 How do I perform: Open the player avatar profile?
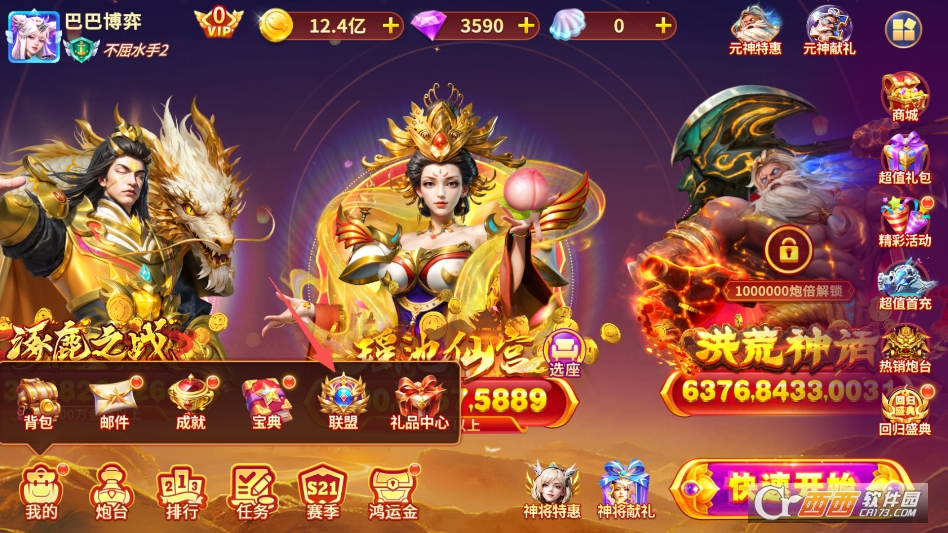tap(33, 35)
